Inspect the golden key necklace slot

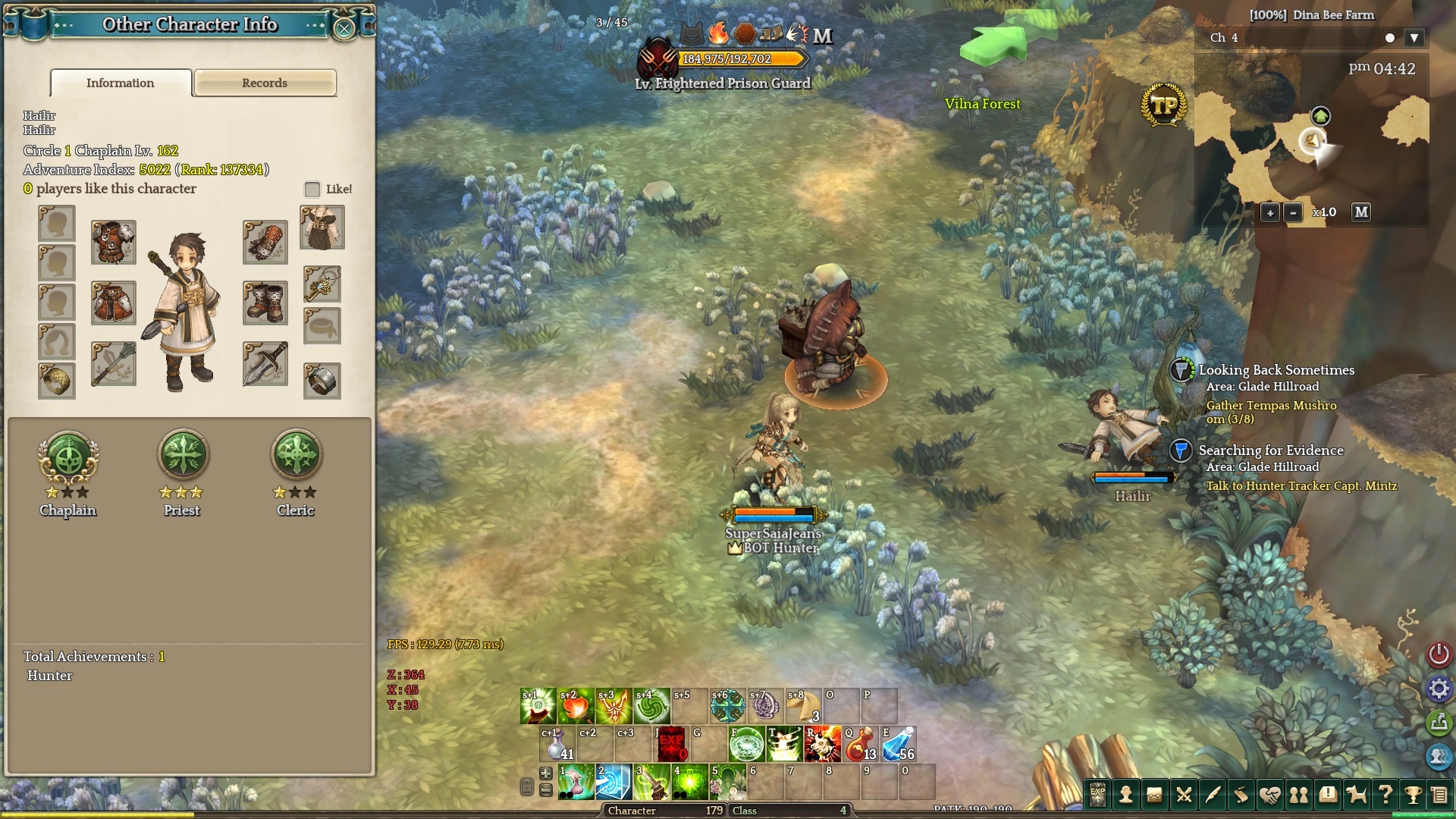pyautogui.click(x=322, y=284)
